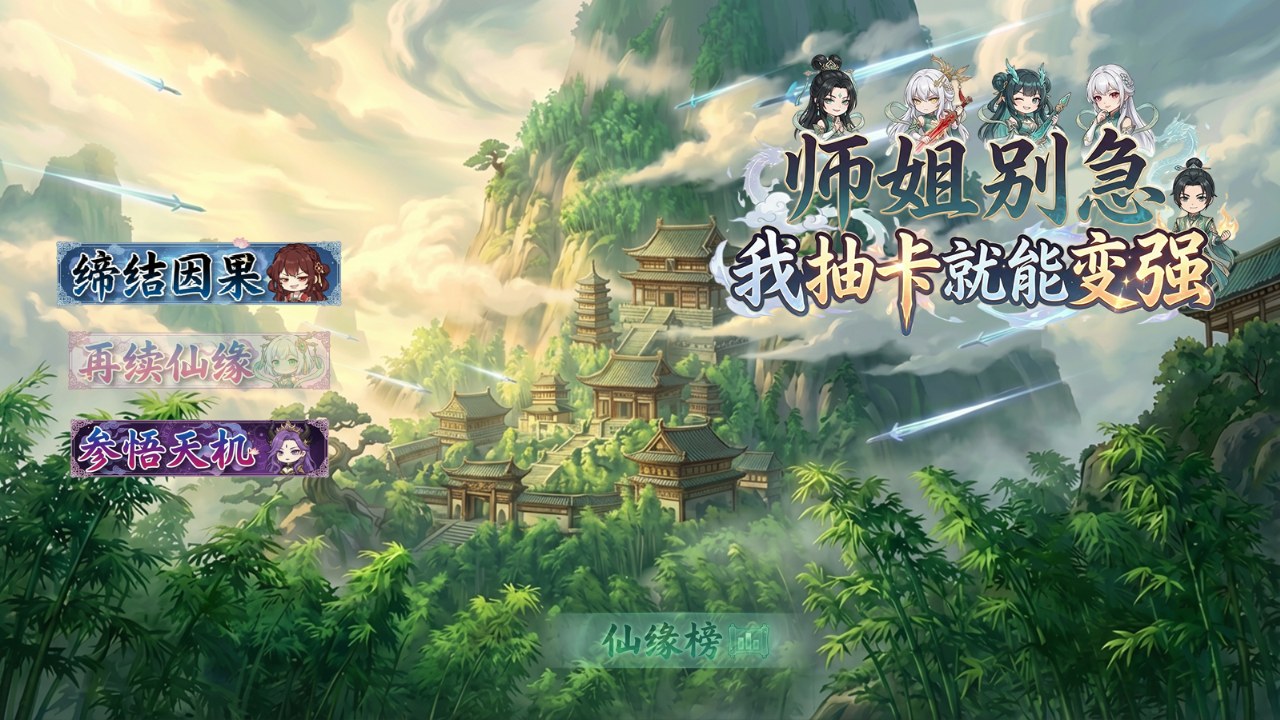The height and width of the screenshot is (720, 1280).
Task: Click the bar-chart scroll icon beside 仙缘榜
Action: click(747, 641)
